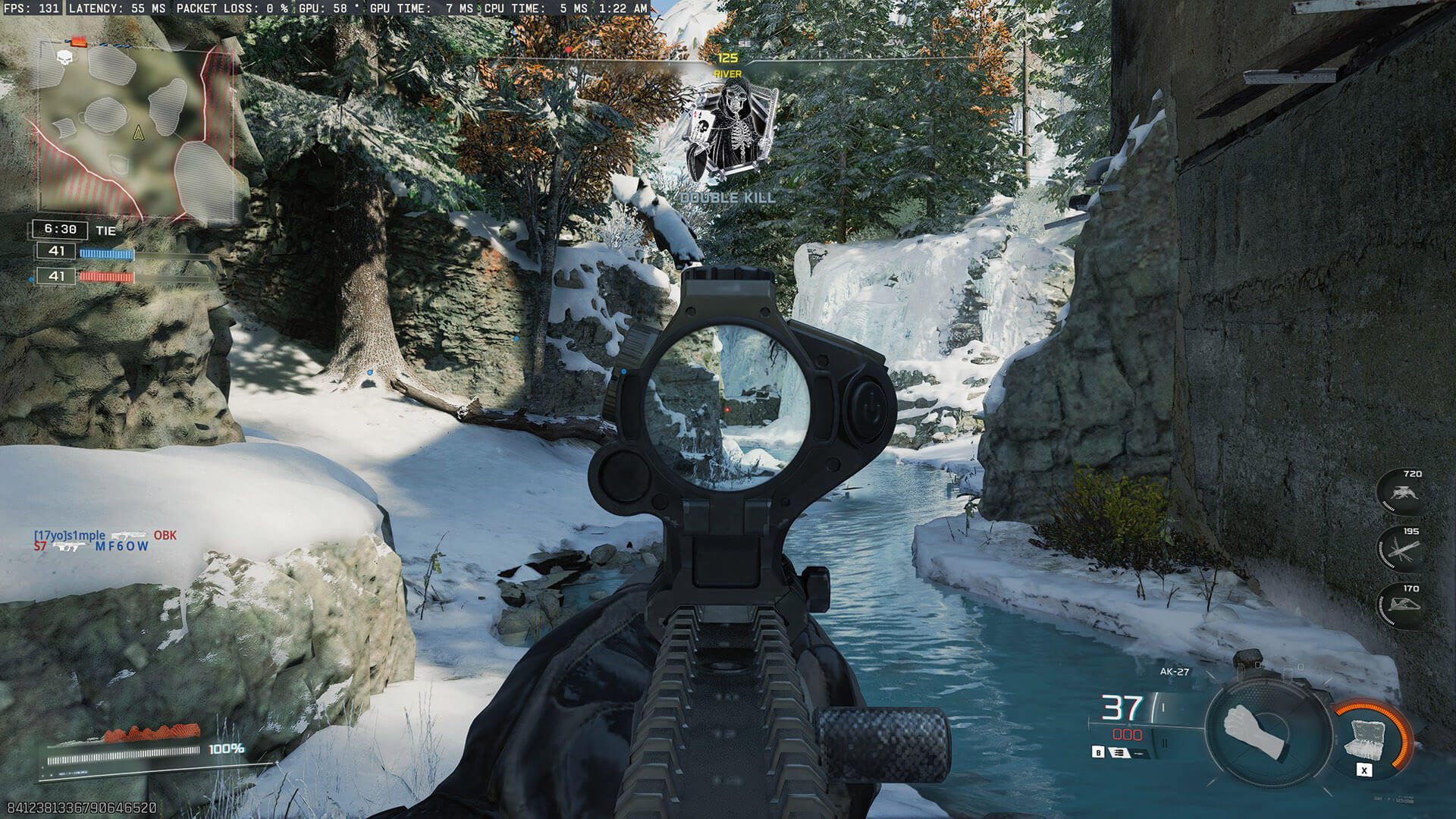Click the fist melee equipment dial

tap(1254, 733)
